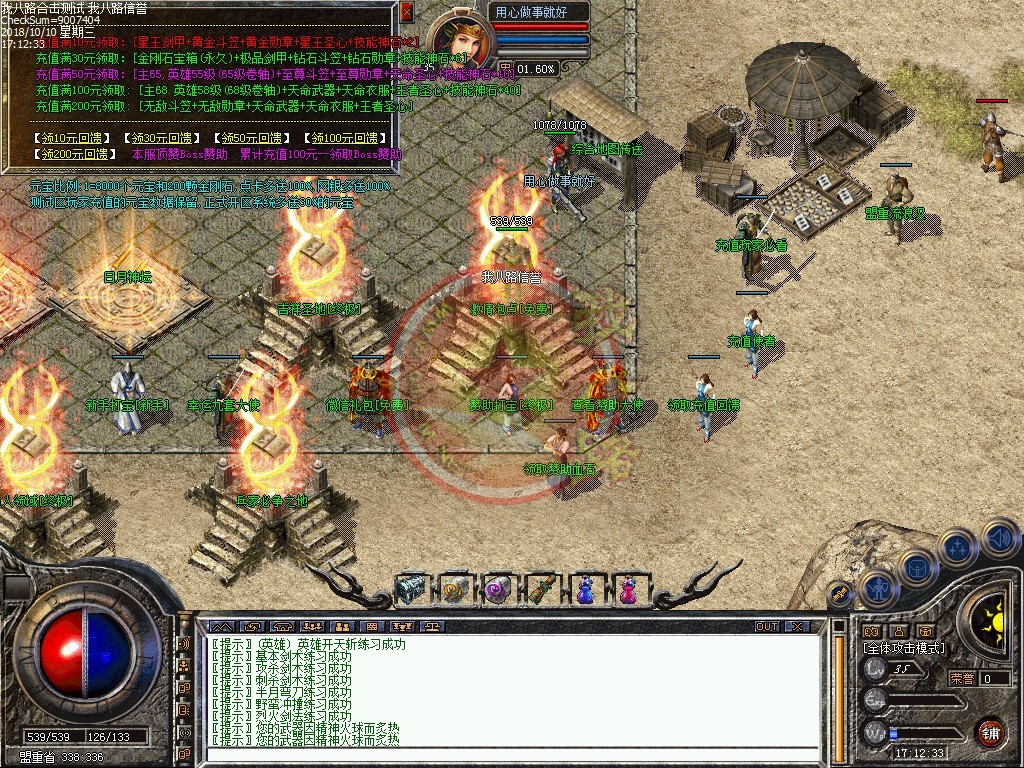Click the OUT button above the chat
This screenshot has width=1024, height=768.
tap(767, 626)
